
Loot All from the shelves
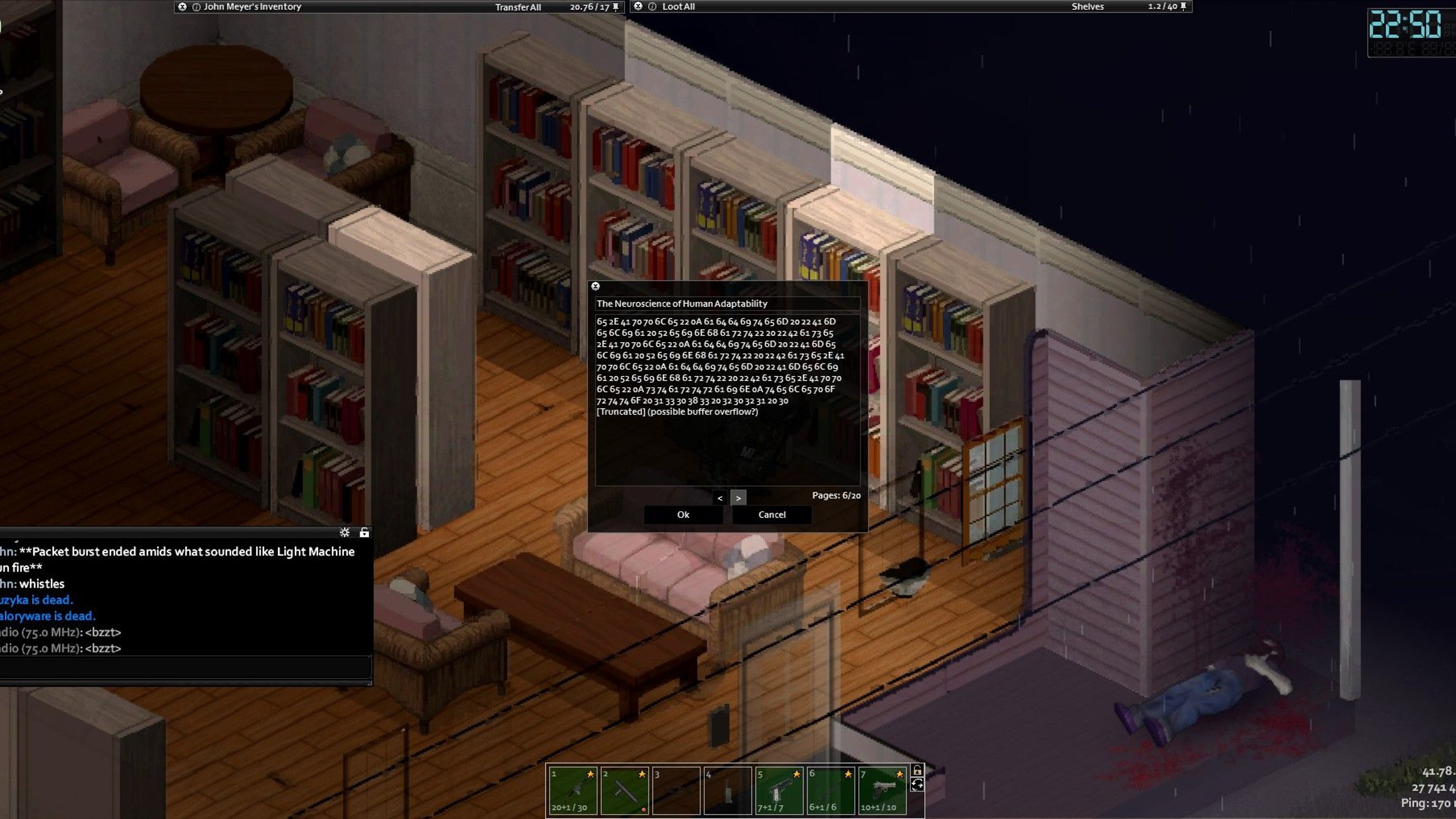pyautogui.click(x=678, y=7)
